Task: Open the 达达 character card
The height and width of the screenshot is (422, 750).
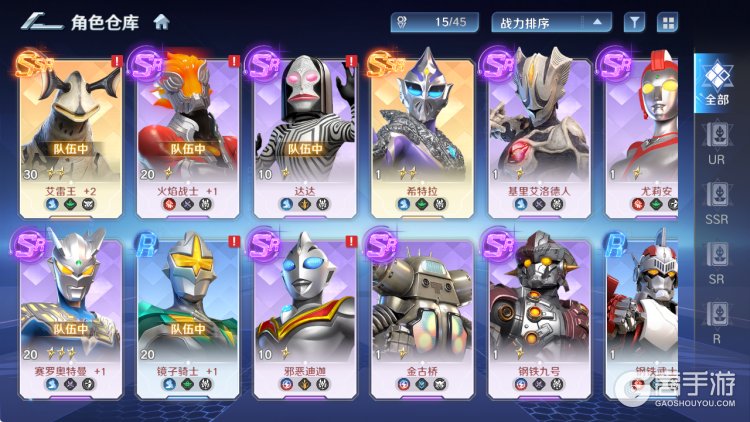Action: pyautogui.click(x=305, y=131)
